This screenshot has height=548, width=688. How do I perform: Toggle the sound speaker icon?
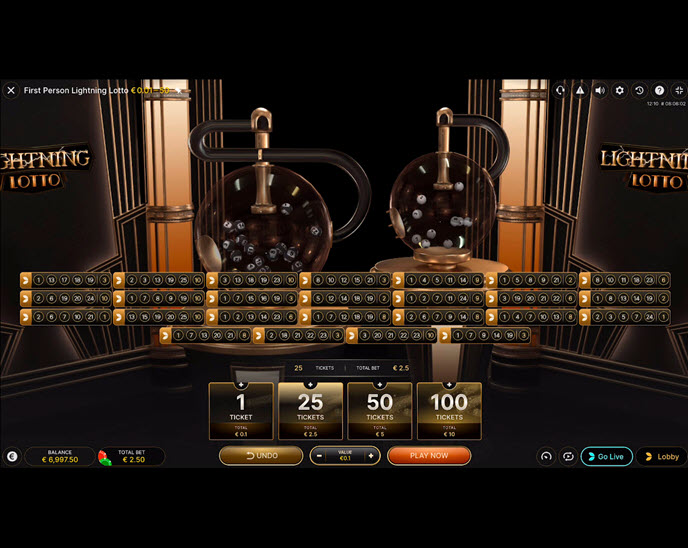600,90
